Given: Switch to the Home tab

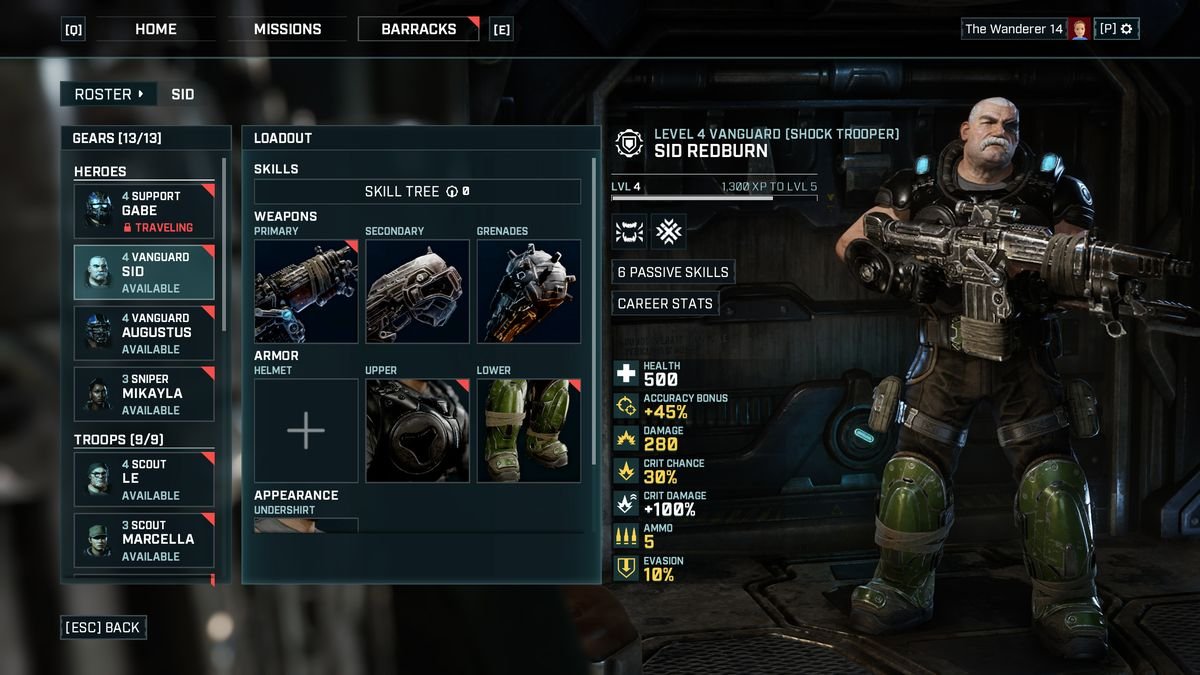Looking at the screenshot, I should [155, 29].
